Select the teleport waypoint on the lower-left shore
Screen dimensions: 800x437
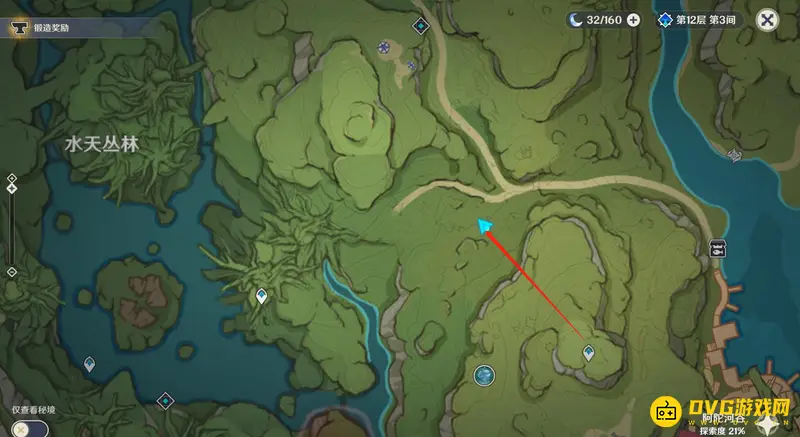point(89,364)
